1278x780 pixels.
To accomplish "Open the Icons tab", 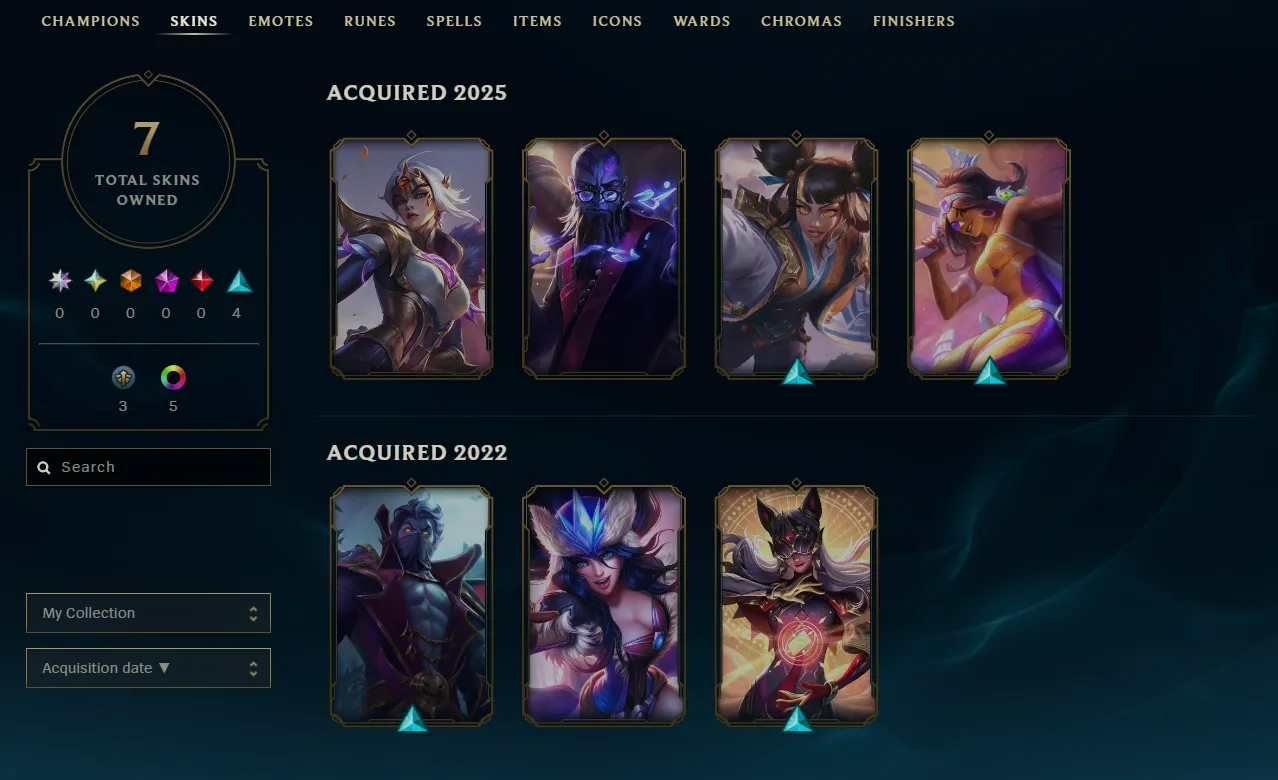I will (x=617, y=21).
